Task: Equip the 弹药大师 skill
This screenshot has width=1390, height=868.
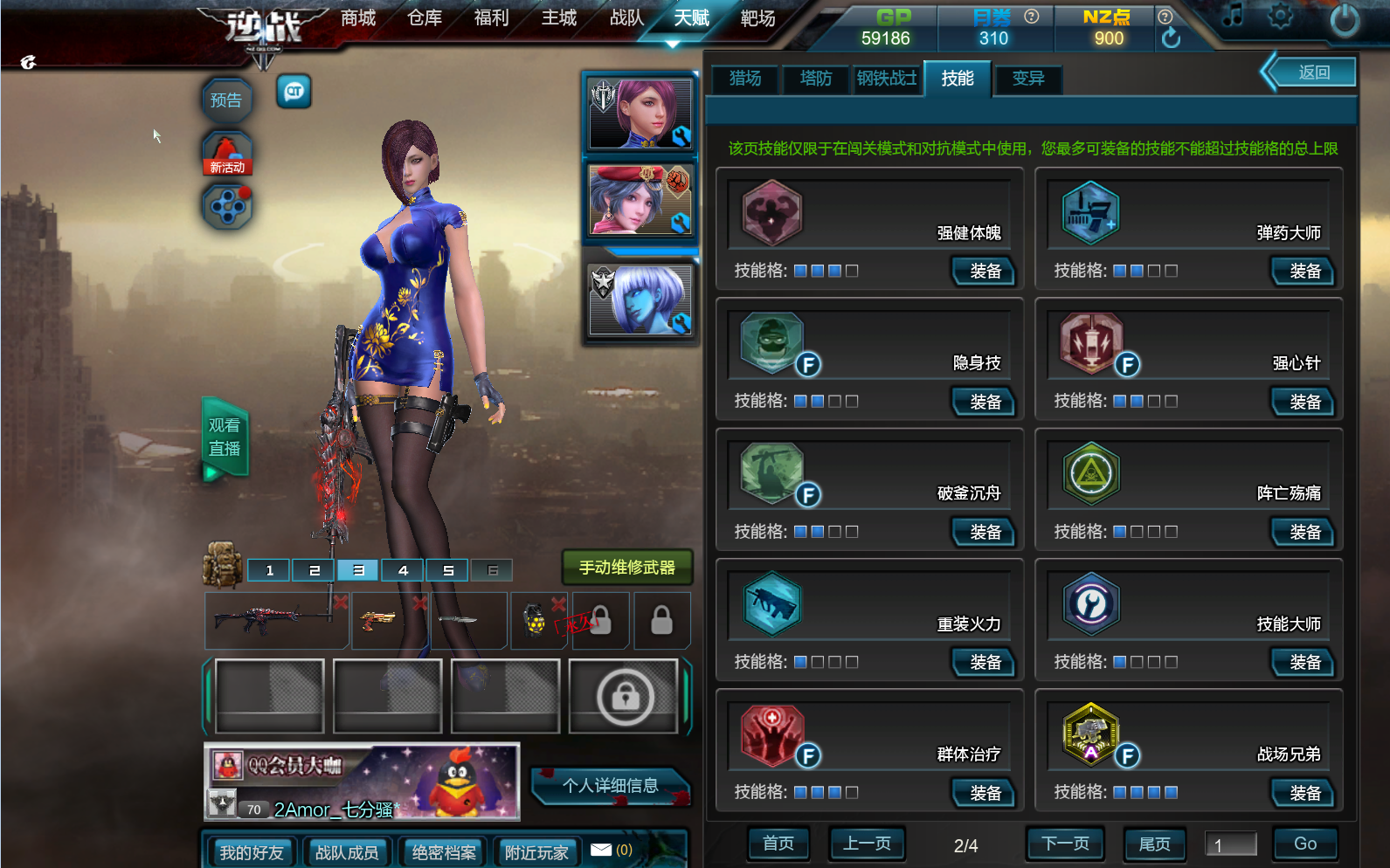Action: click(x=1304, y=272)
